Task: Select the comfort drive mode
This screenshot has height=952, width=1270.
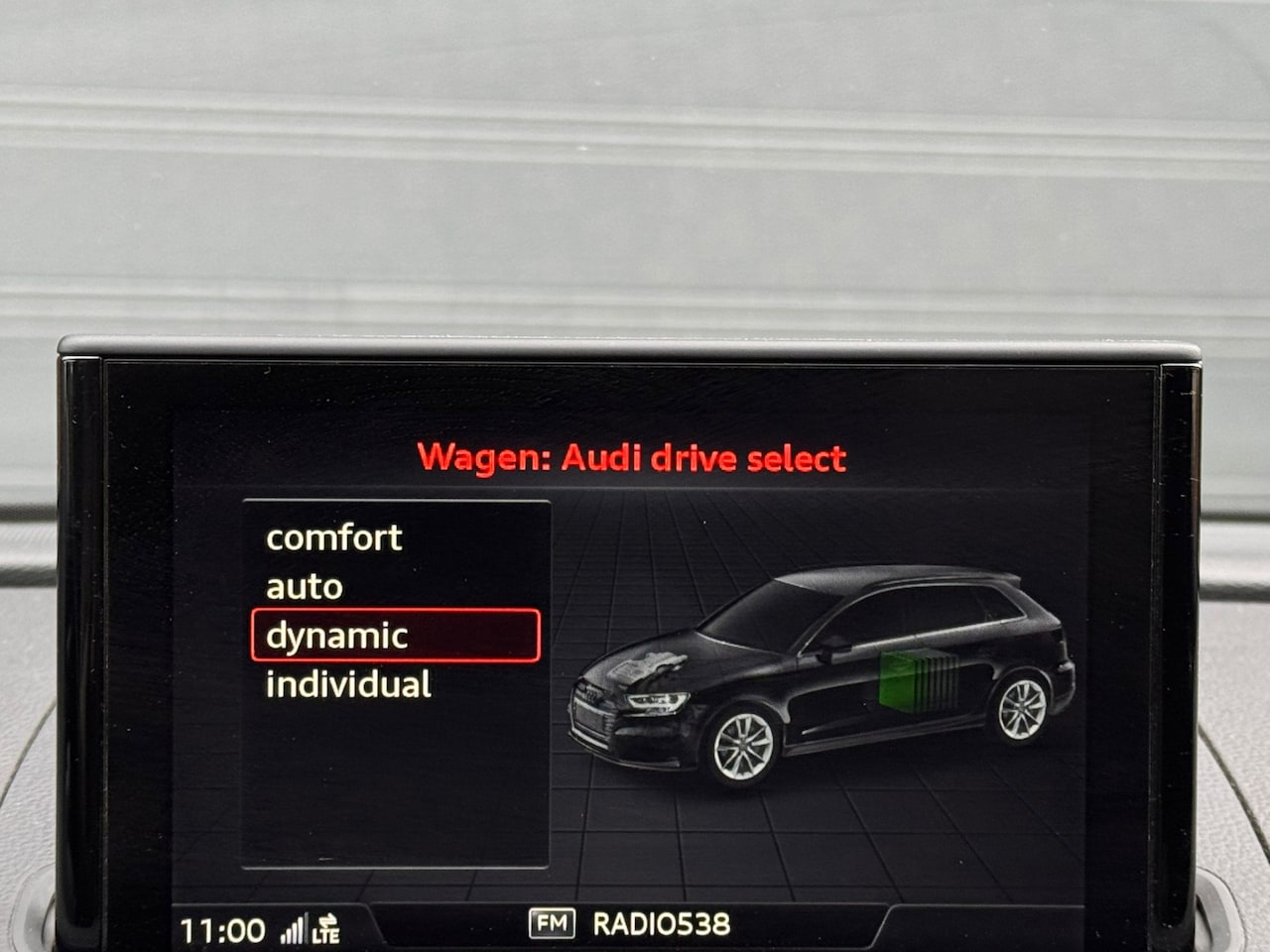Action: click(334, 537)
